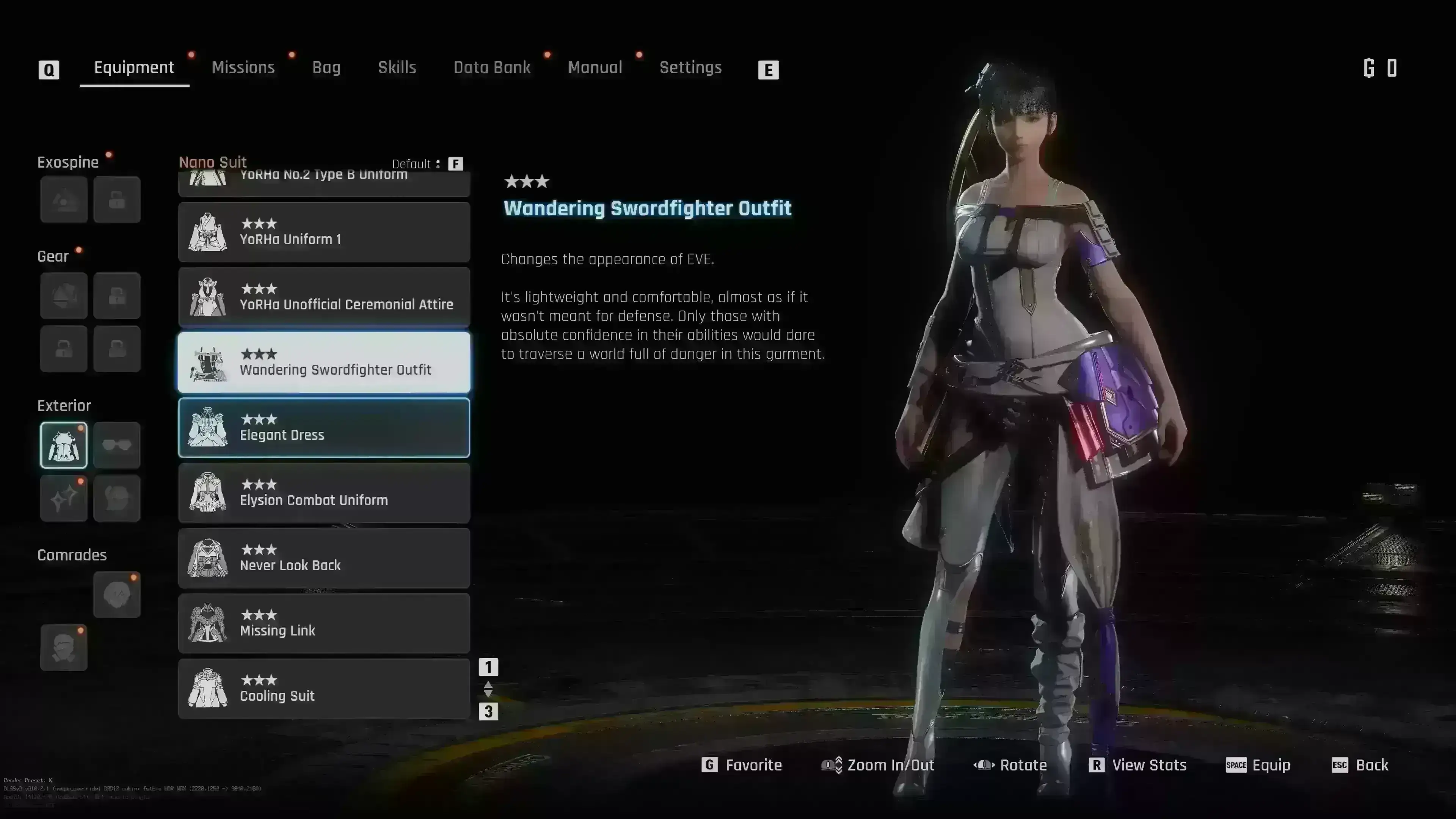Open the Bag tab
The image size is (1456, 819).
[x=326, y=68]
